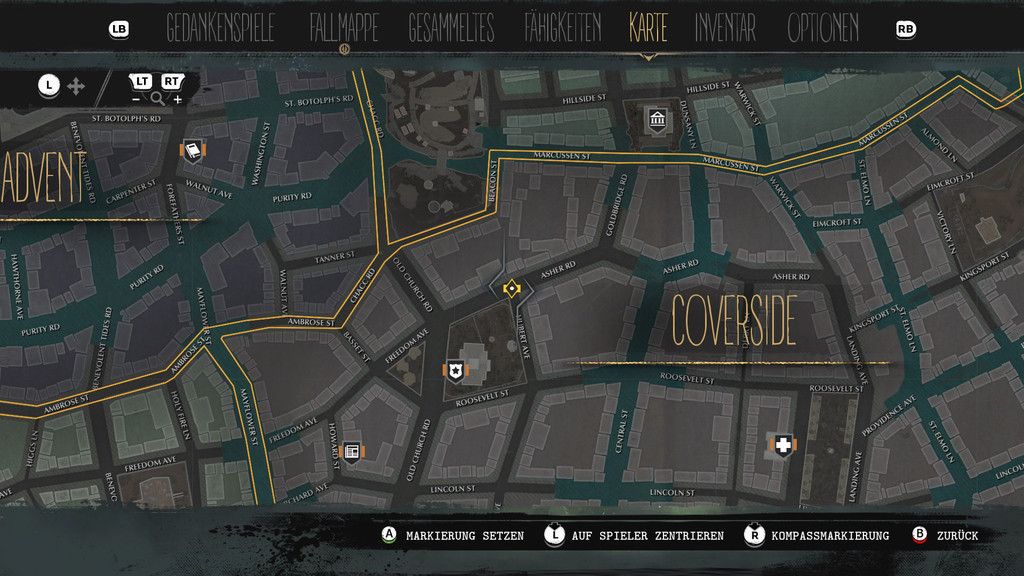This screenshot has height=576, width=1024.
Task: Click the hospital cross map marker
Action: coord(783,445)
